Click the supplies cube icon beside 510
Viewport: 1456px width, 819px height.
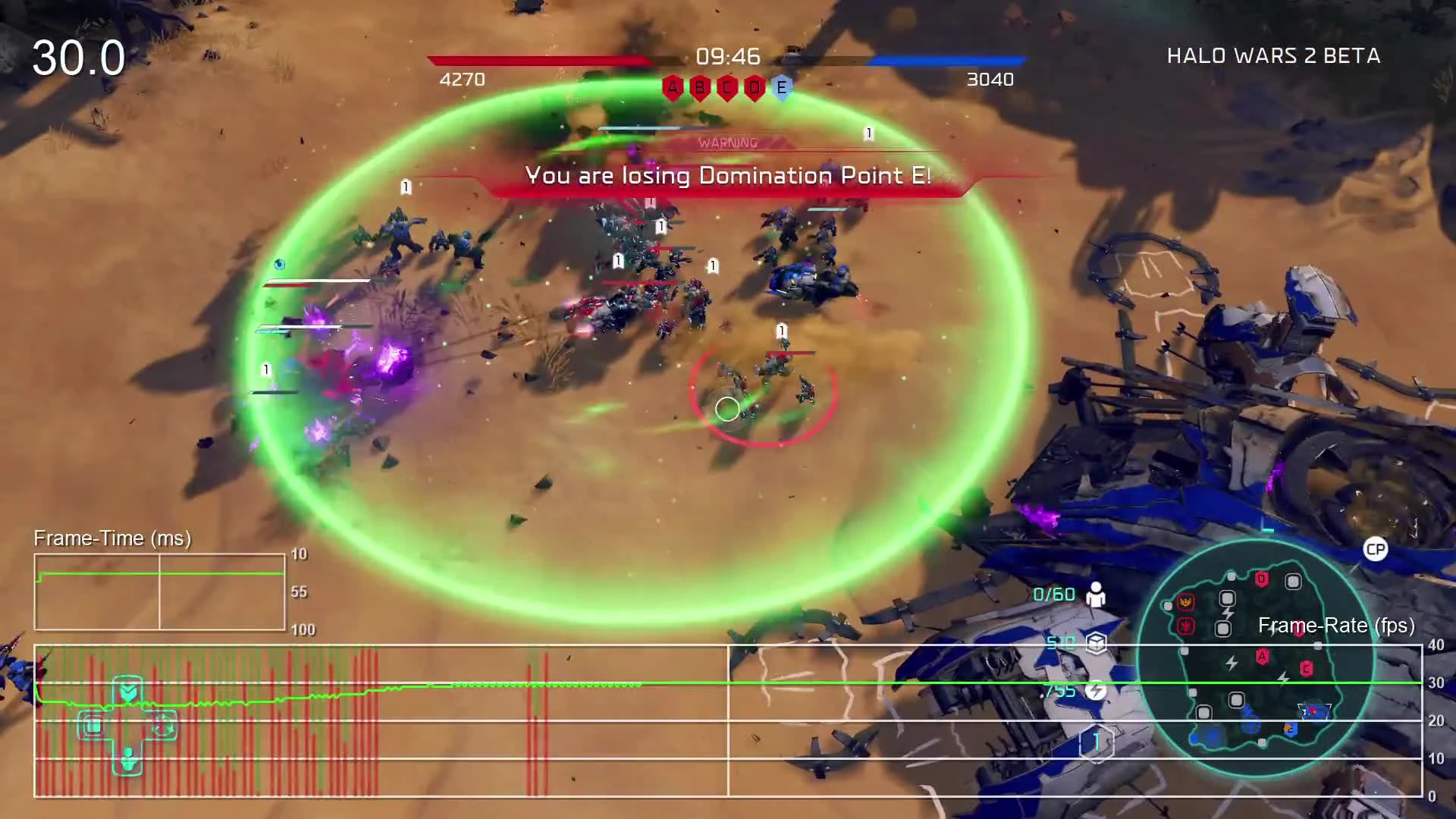tap(1097, 643)
